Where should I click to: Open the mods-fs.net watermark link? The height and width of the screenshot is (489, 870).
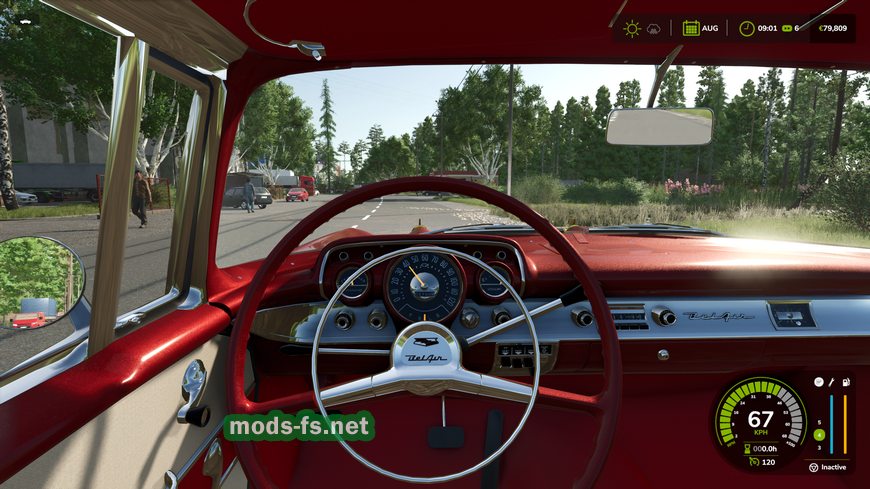click(300, 427)
